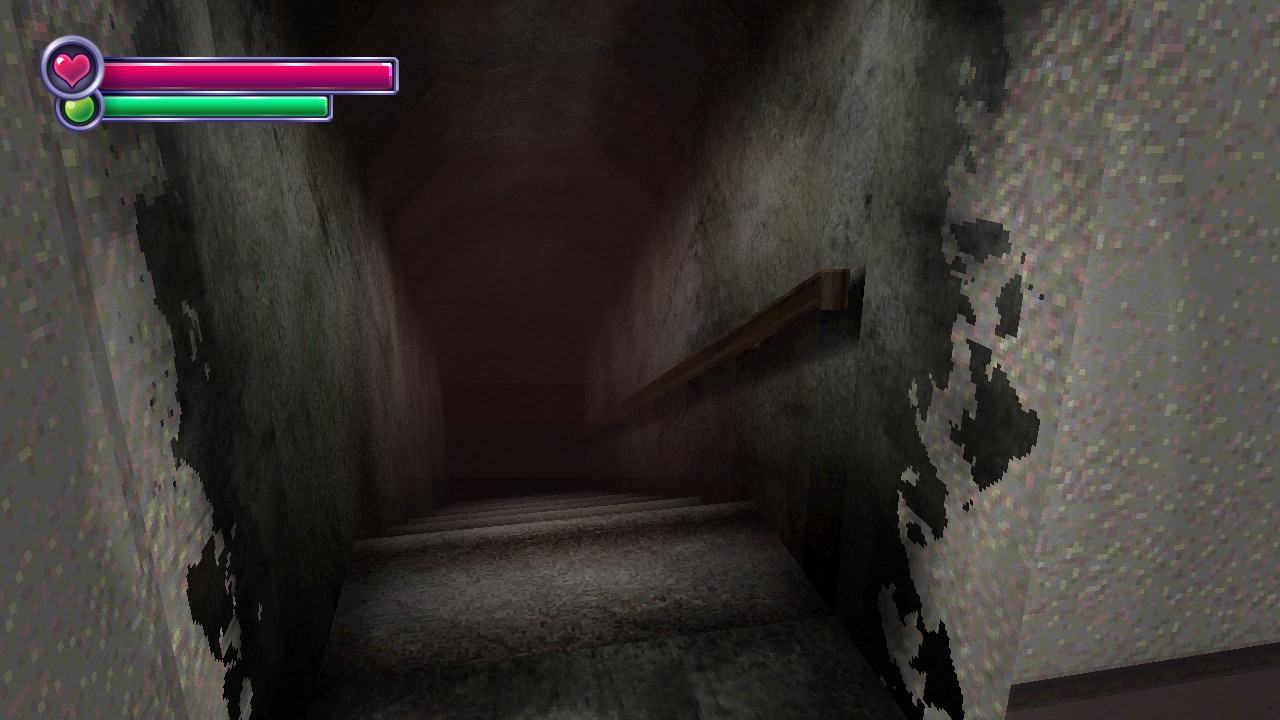Tap the end cap of the stamina gauge
The height and width of the screenshot is (720, 1280).
click(x=323, y=104)
